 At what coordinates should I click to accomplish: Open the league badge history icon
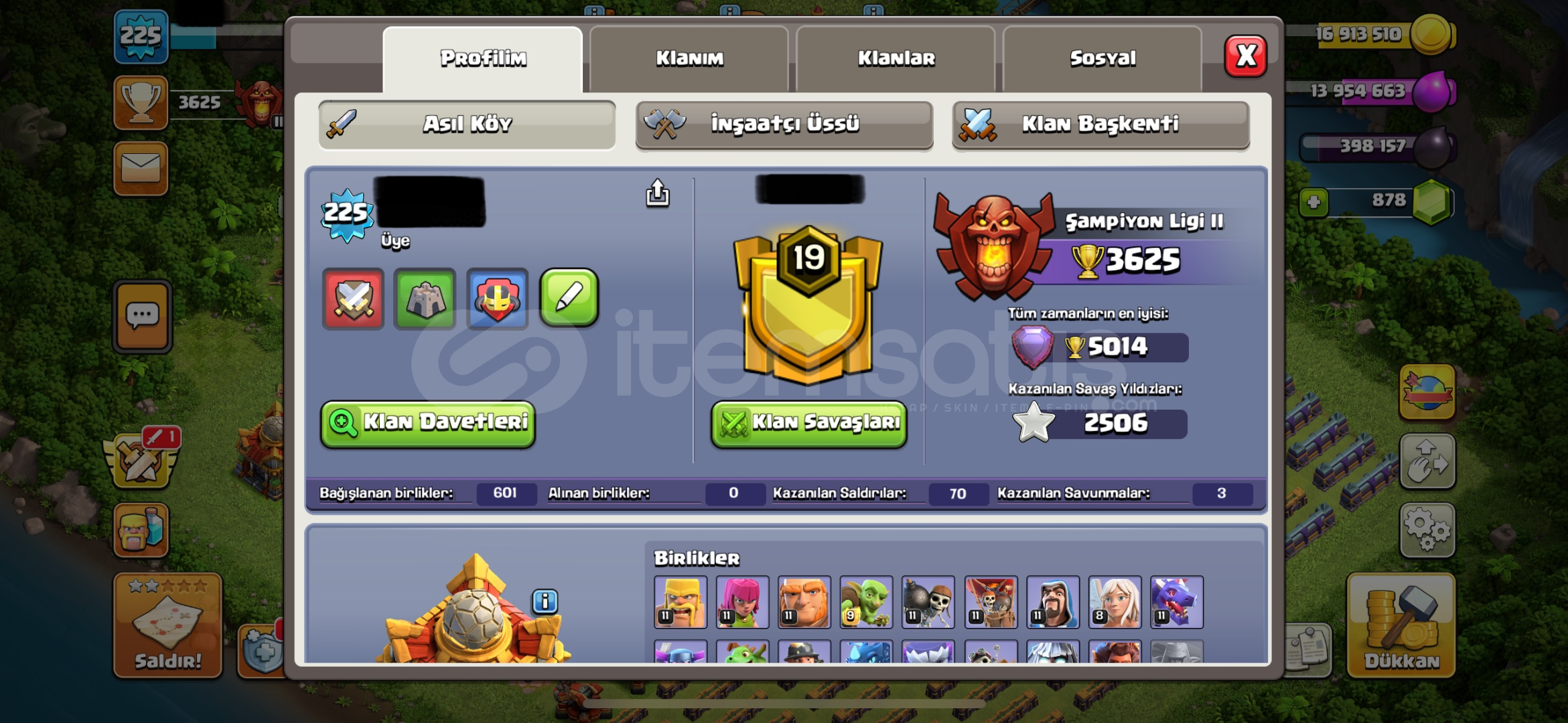pos(497,299)
